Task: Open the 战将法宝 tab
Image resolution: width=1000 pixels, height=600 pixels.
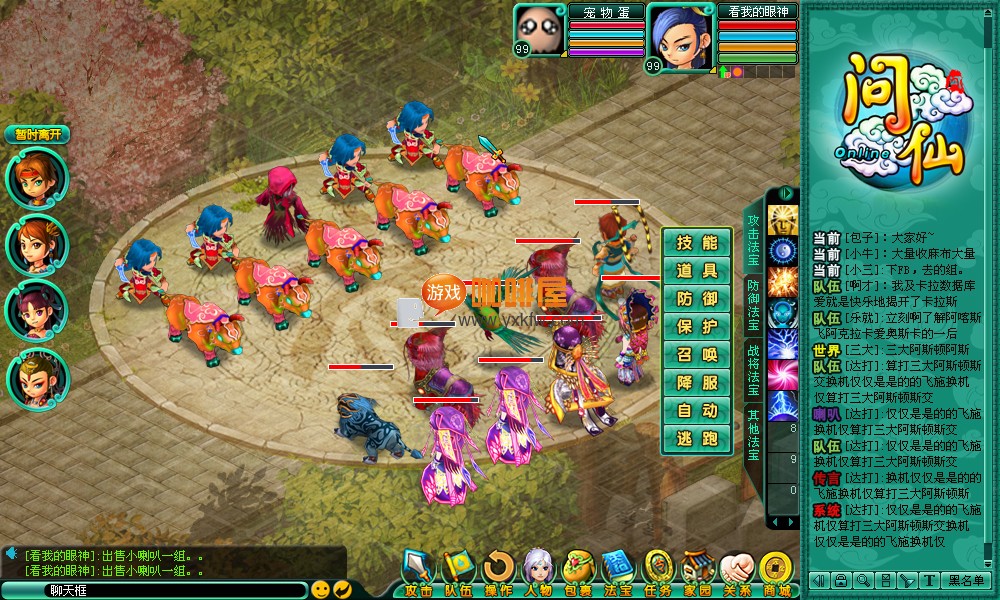Action: (754, 369)
